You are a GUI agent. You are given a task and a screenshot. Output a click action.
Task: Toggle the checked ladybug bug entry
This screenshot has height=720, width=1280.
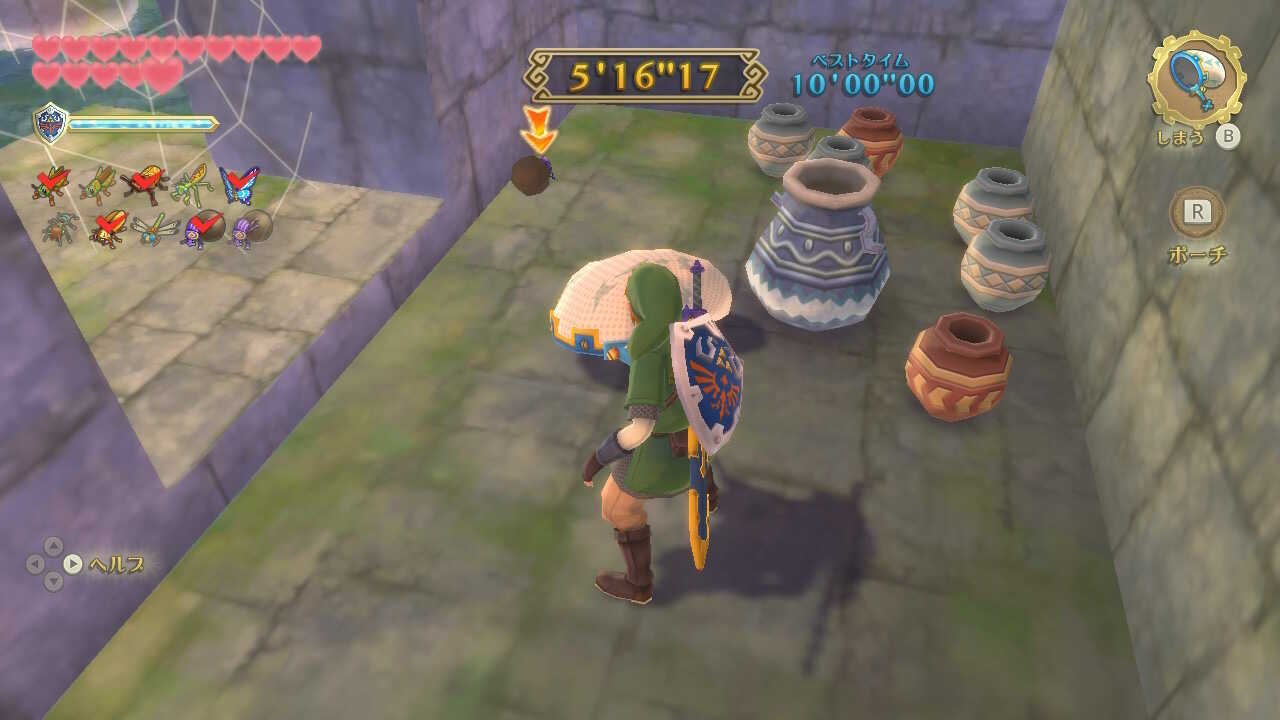click(x=109, y=228)
